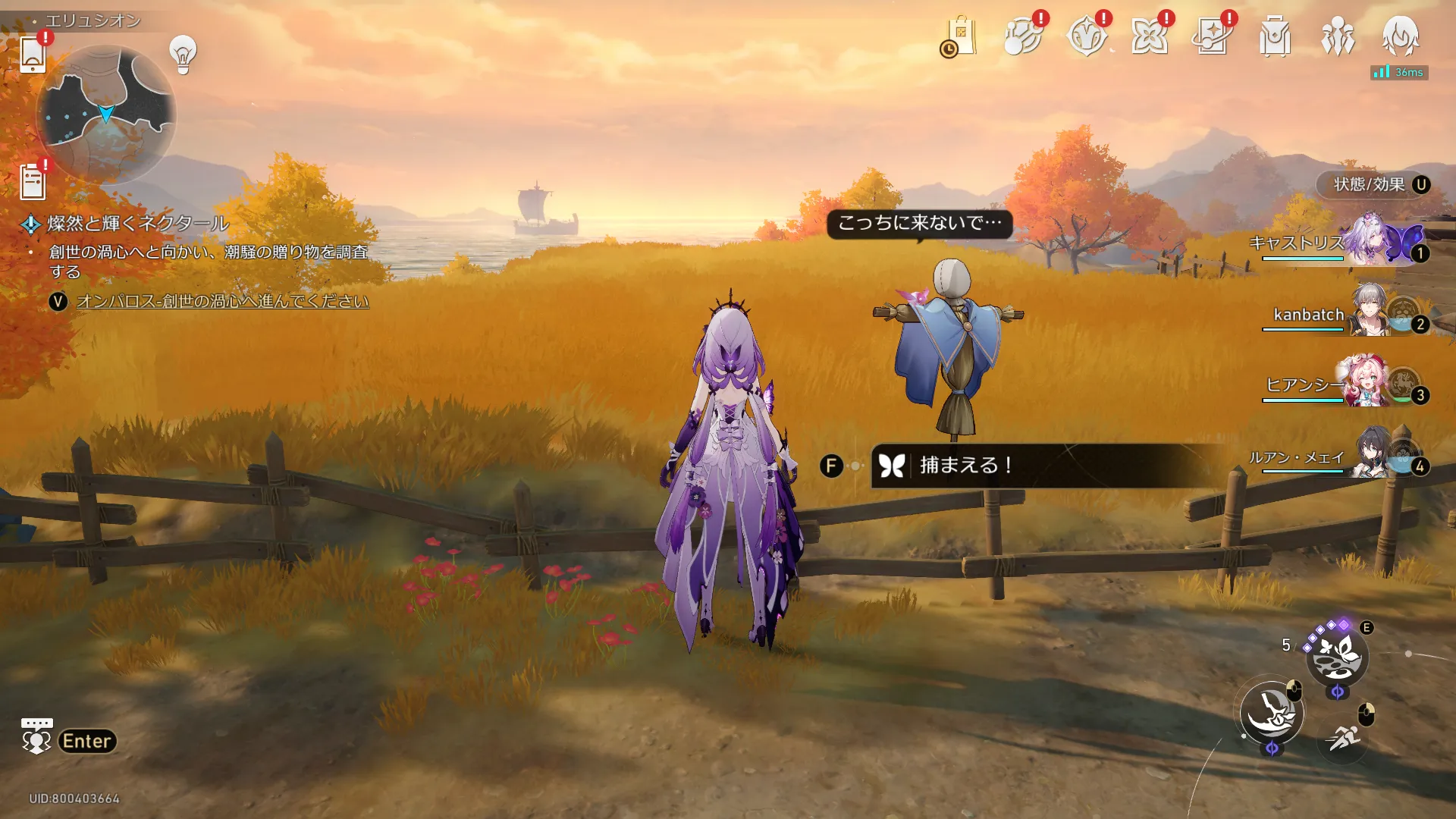Image resolution: width=1456 pixels, height=819 pixels.
Task: Open the character roster icon
Action: click(x=1338, y=36)
